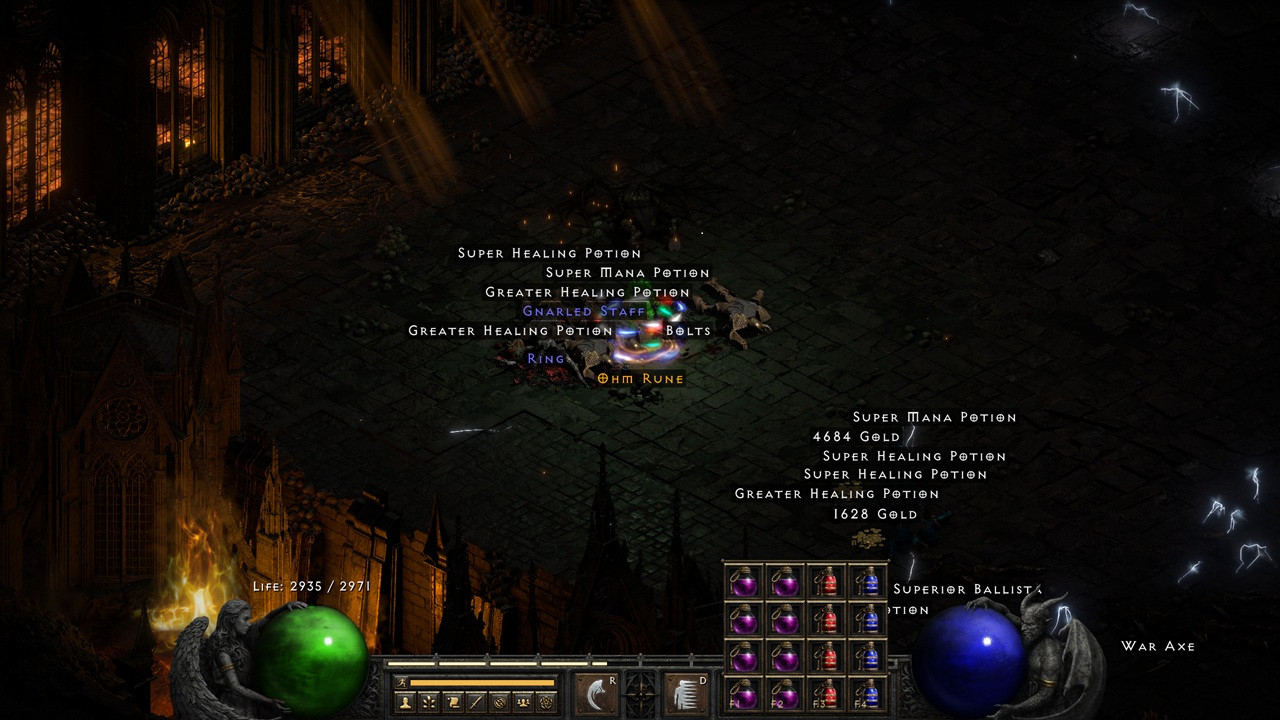This screenshot has width=1280, height=720.
Task: Pick up the Bolts
Action: [687, 330]
